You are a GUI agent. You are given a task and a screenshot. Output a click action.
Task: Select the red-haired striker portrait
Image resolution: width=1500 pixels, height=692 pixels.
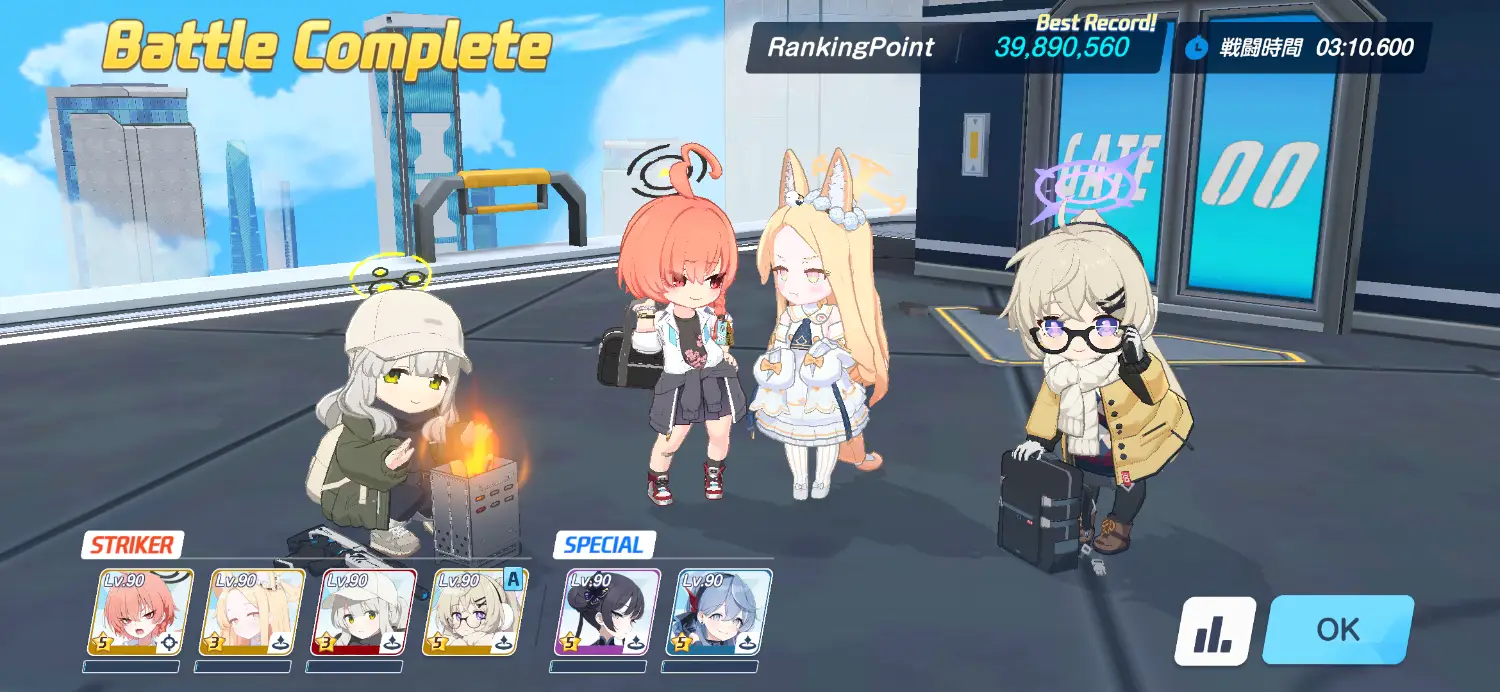(x=141, y=612)
